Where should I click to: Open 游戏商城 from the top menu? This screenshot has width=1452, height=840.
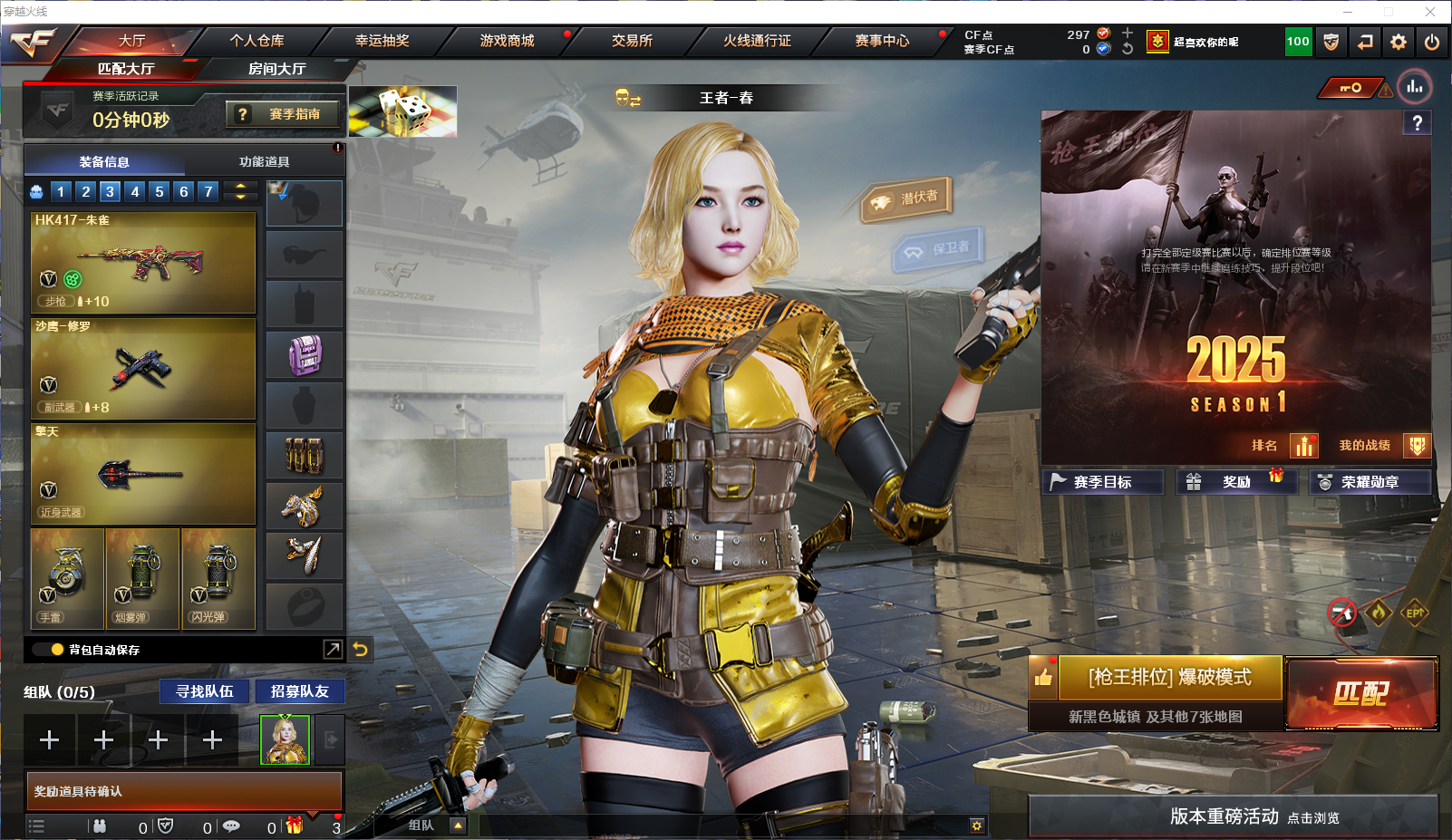(508, 41)
